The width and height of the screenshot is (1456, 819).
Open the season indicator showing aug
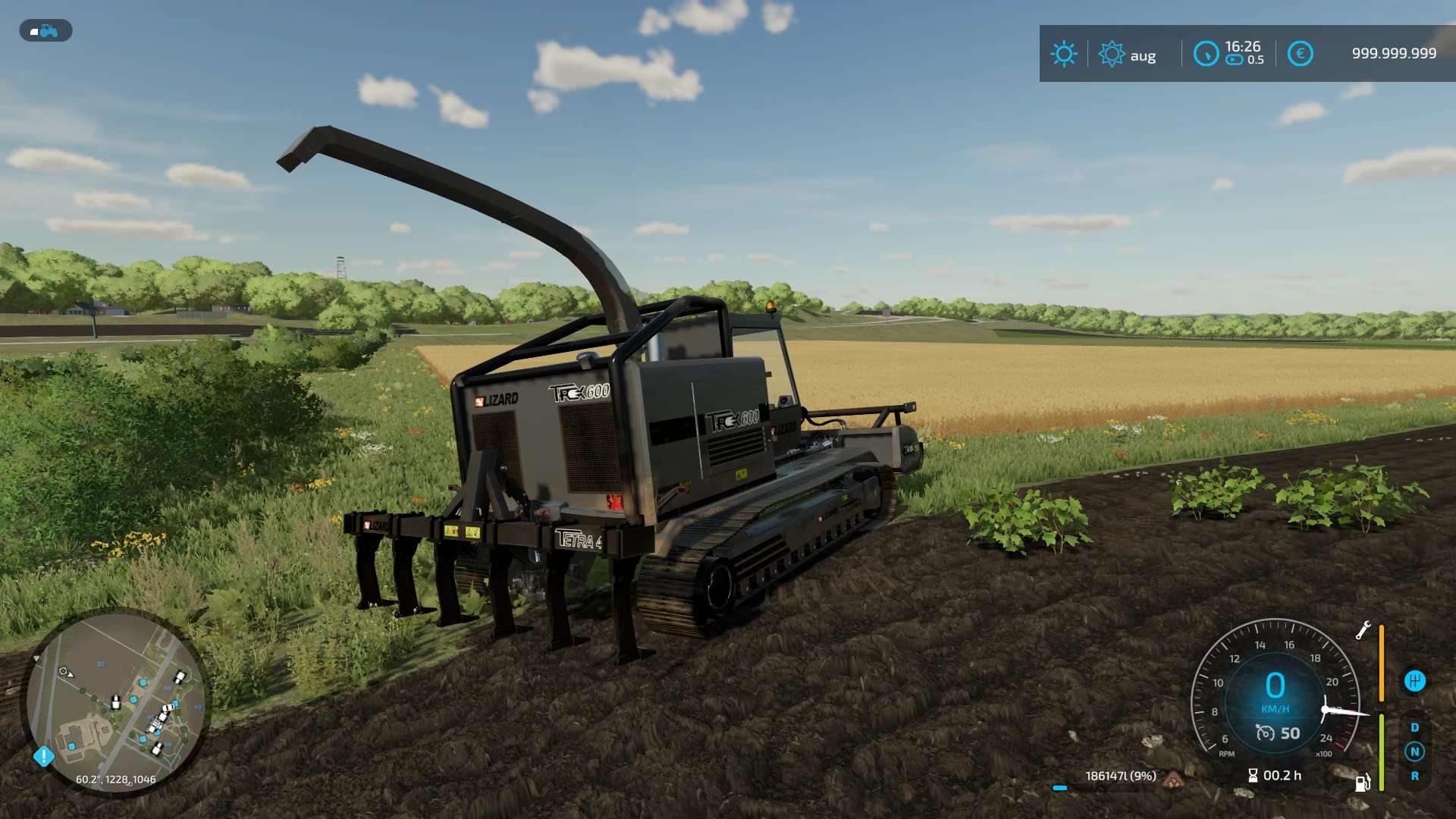coord(1128,55)
